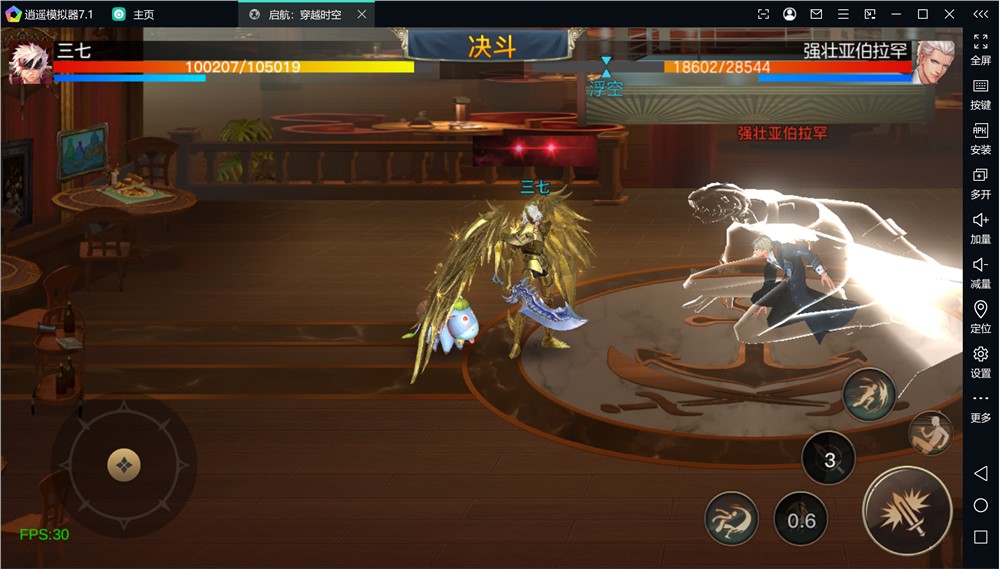Activate the dash strike skill
The image size is (1000, 569).
pyautogui.click(x=868, y=394)
